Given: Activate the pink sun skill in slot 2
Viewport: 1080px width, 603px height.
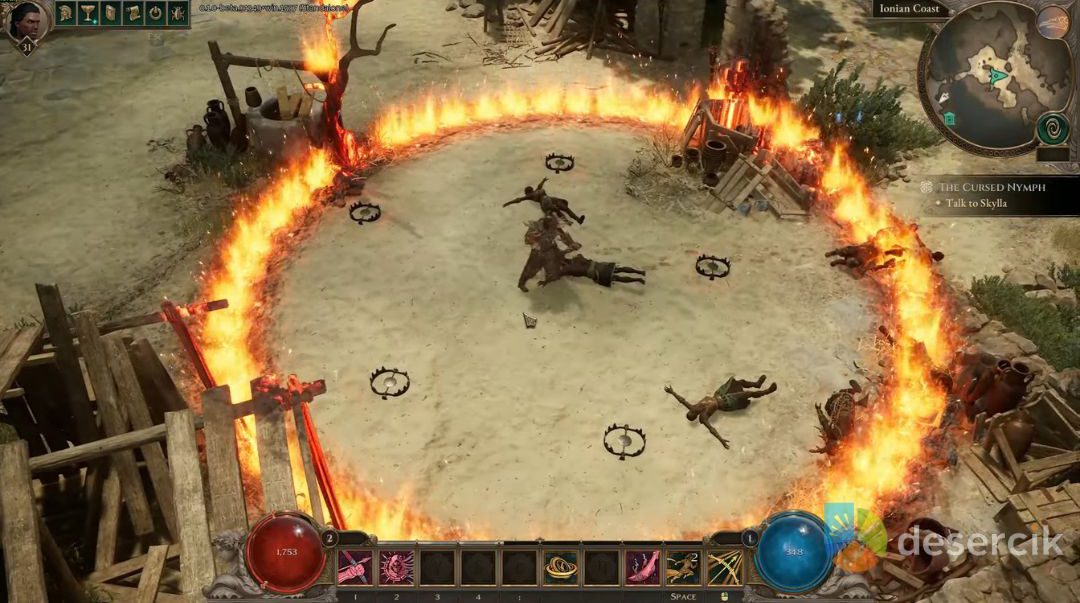Looking at the screenshot, I should click(396, 567).
